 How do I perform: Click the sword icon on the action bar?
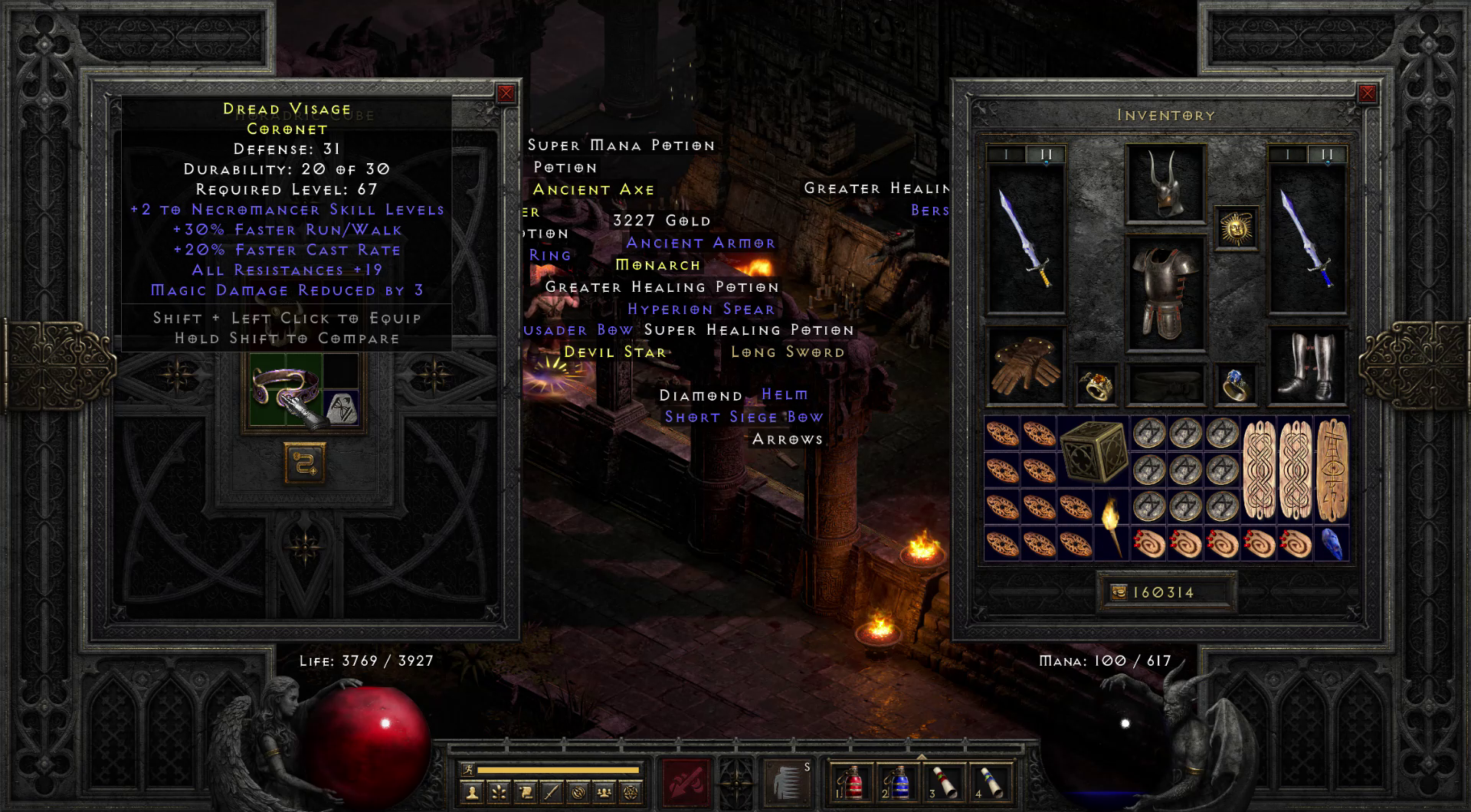(x=552, y=791)
